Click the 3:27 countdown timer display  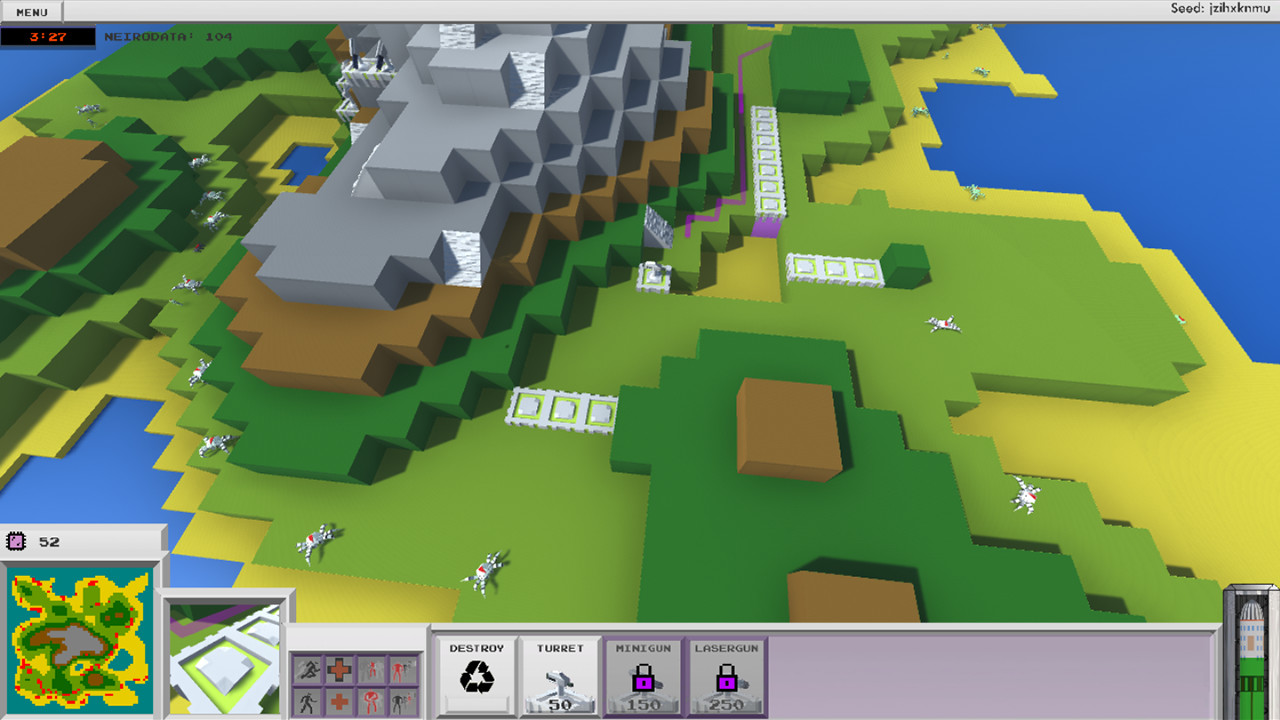tap(48, 36)
